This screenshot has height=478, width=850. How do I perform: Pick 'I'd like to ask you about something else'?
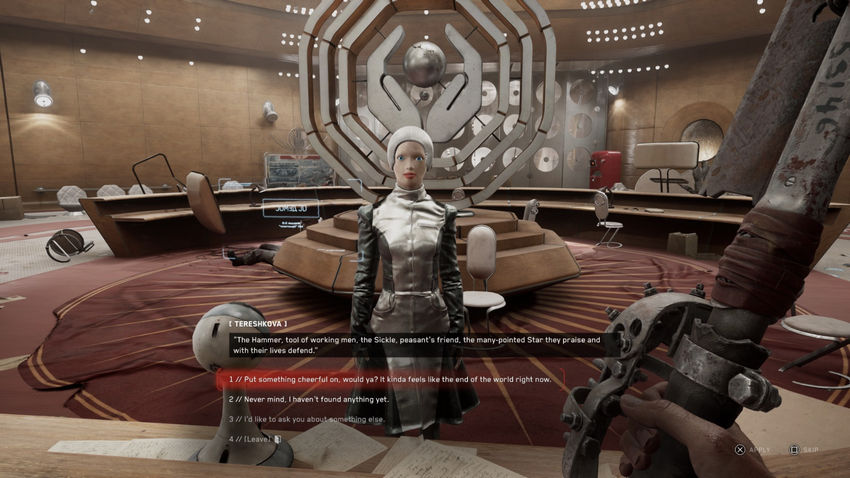(x=310, y=419)
